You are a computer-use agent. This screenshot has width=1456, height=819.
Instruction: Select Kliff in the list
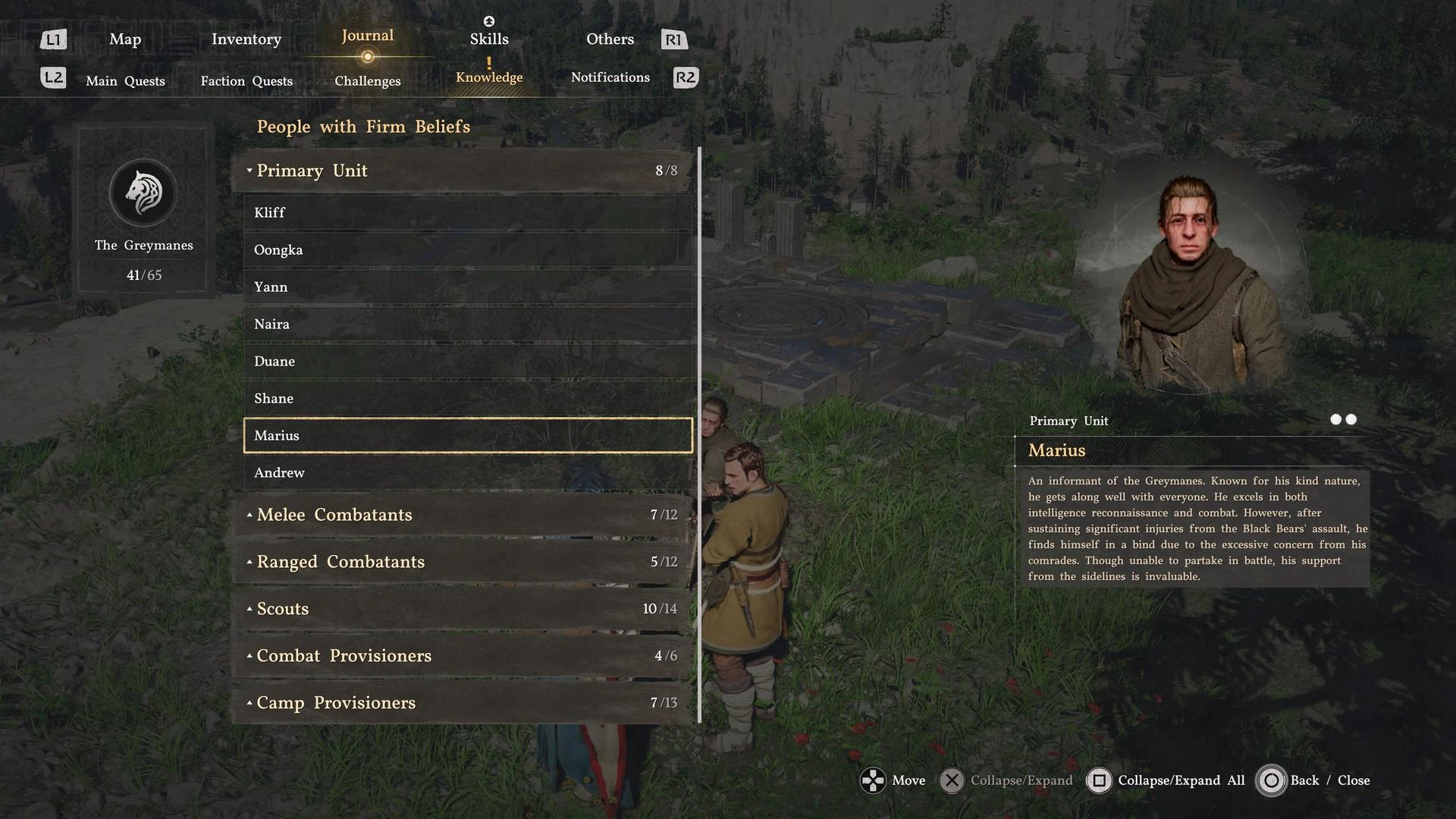[x=467, y=213]
